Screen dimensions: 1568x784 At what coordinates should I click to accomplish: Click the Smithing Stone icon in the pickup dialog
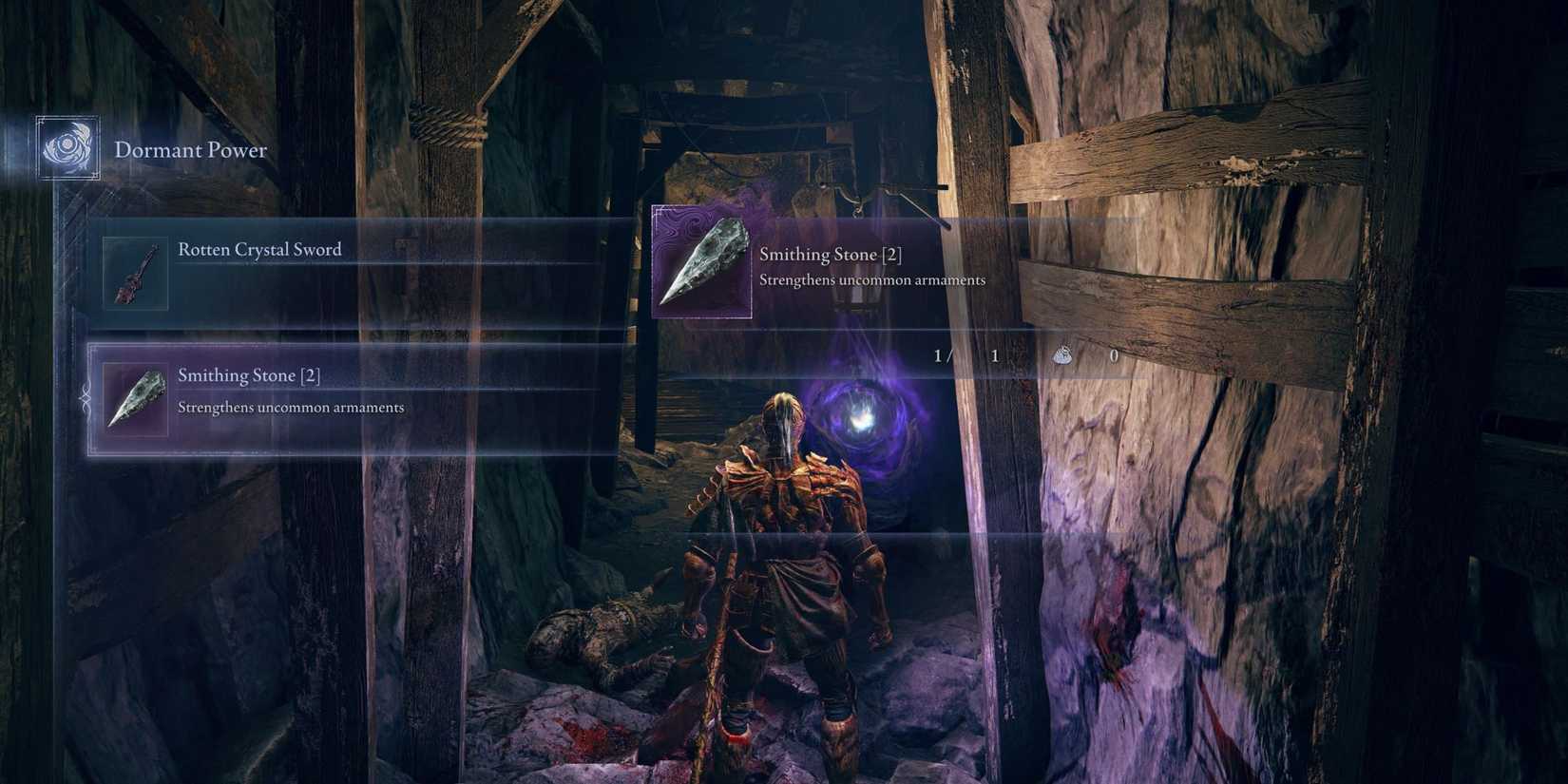703,263
